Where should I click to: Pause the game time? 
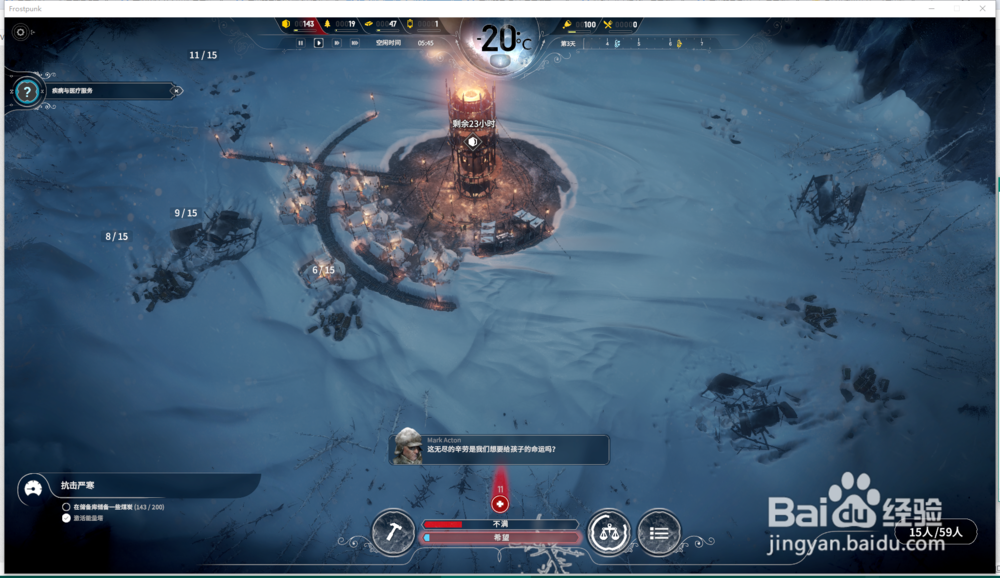pos(300,43)
